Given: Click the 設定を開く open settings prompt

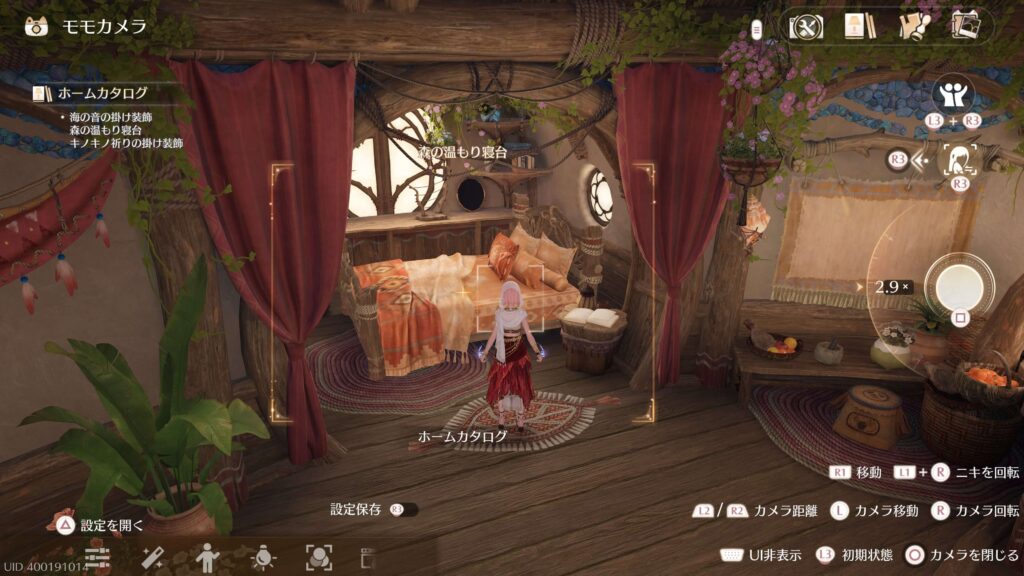Looking at the screenshot, I should (x=100, y=525).
